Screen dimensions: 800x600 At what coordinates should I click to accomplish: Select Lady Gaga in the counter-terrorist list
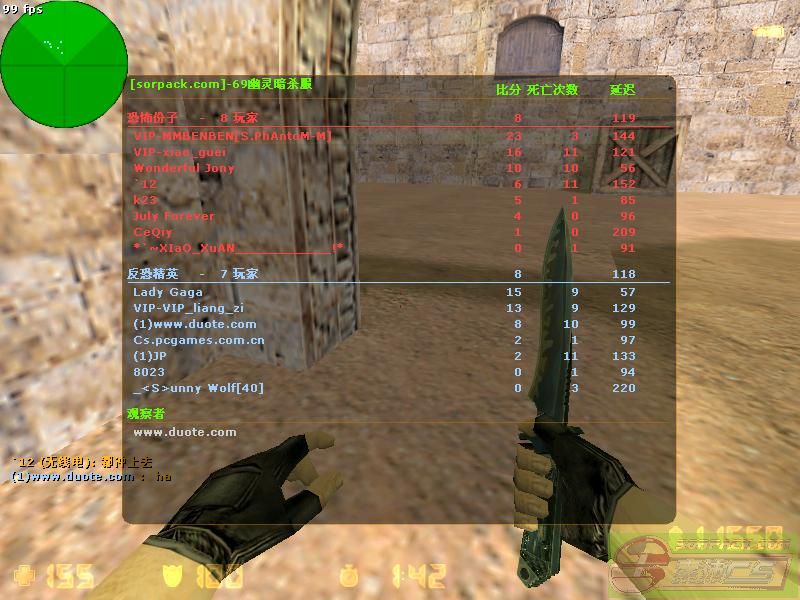coord(168,292)
